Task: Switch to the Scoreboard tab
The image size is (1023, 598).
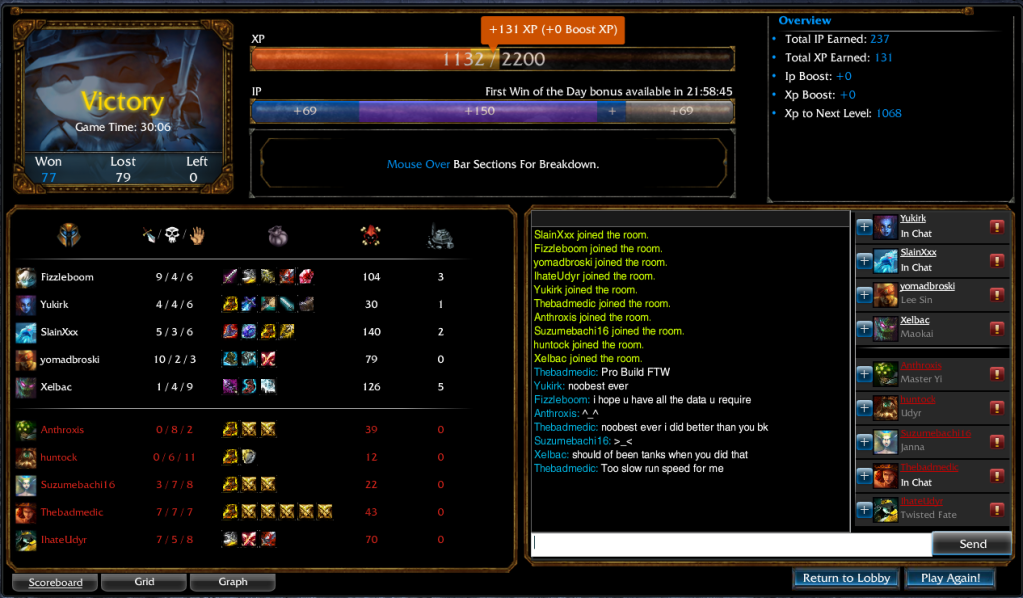Action: click(55, 582)
